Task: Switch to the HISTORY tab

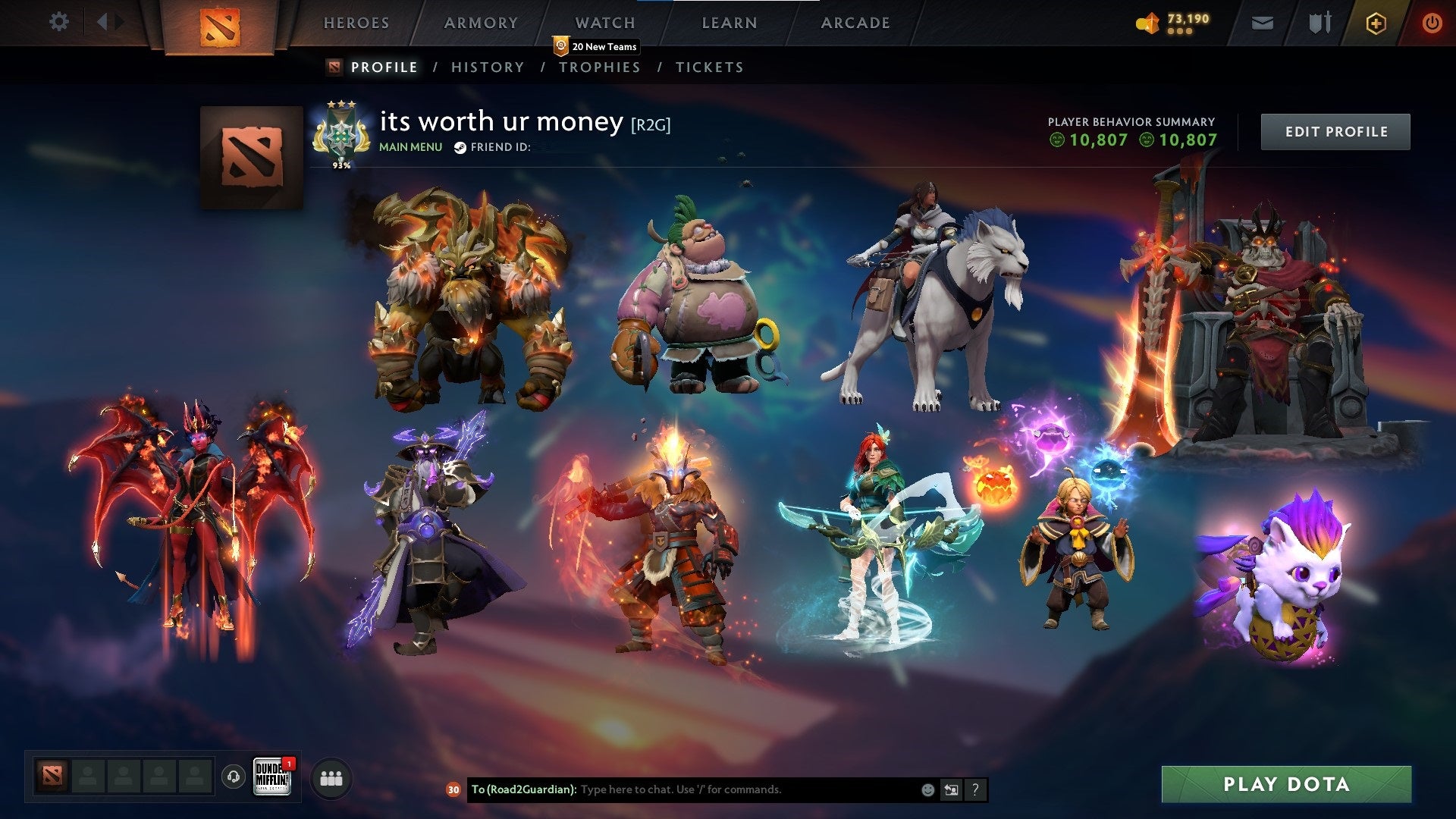Action: (x=487, y=67)
